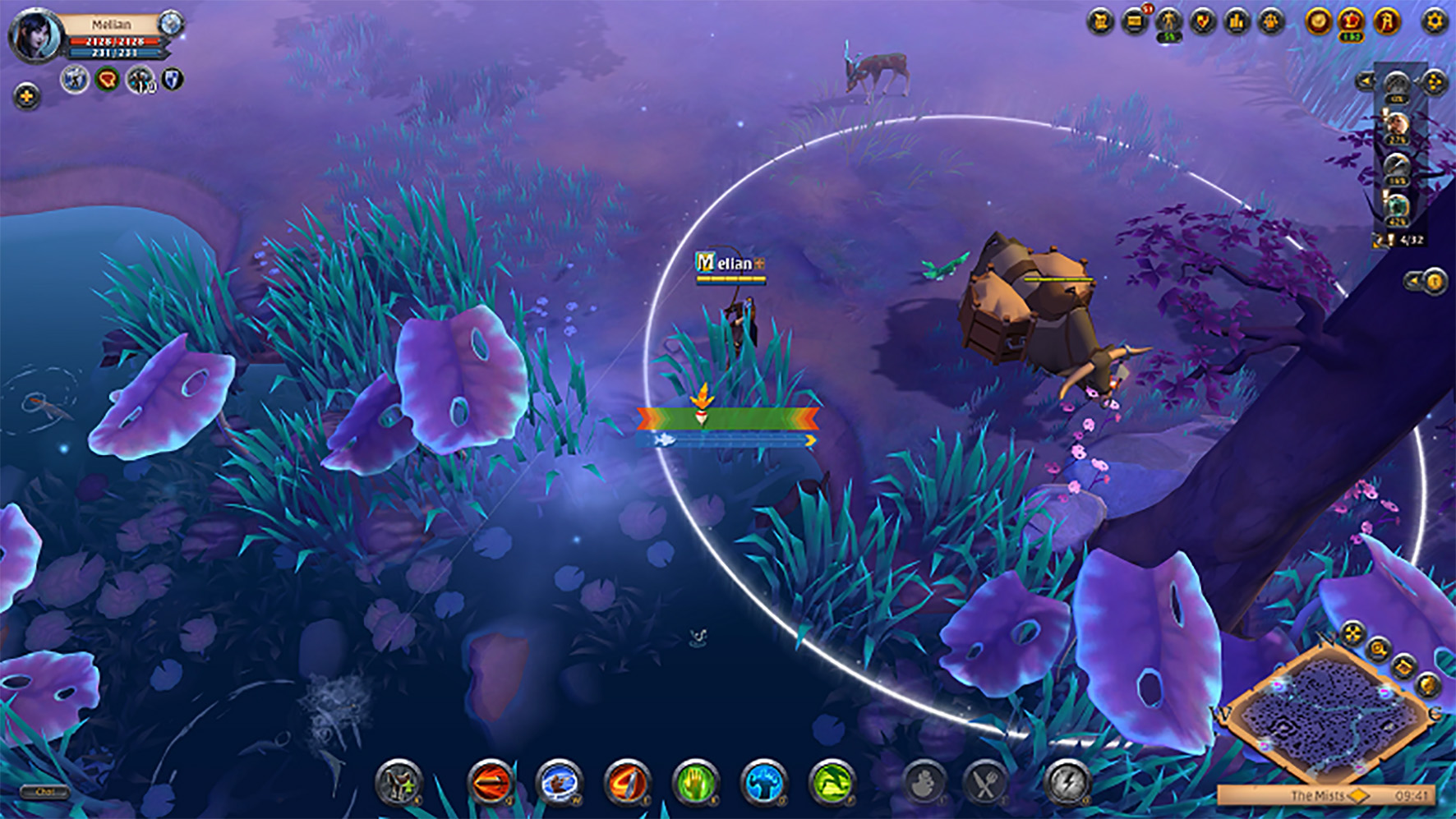Click the grey lightning bolt slot
The height and width of the screenshot is (819, 1456).
click(1067, 782)
